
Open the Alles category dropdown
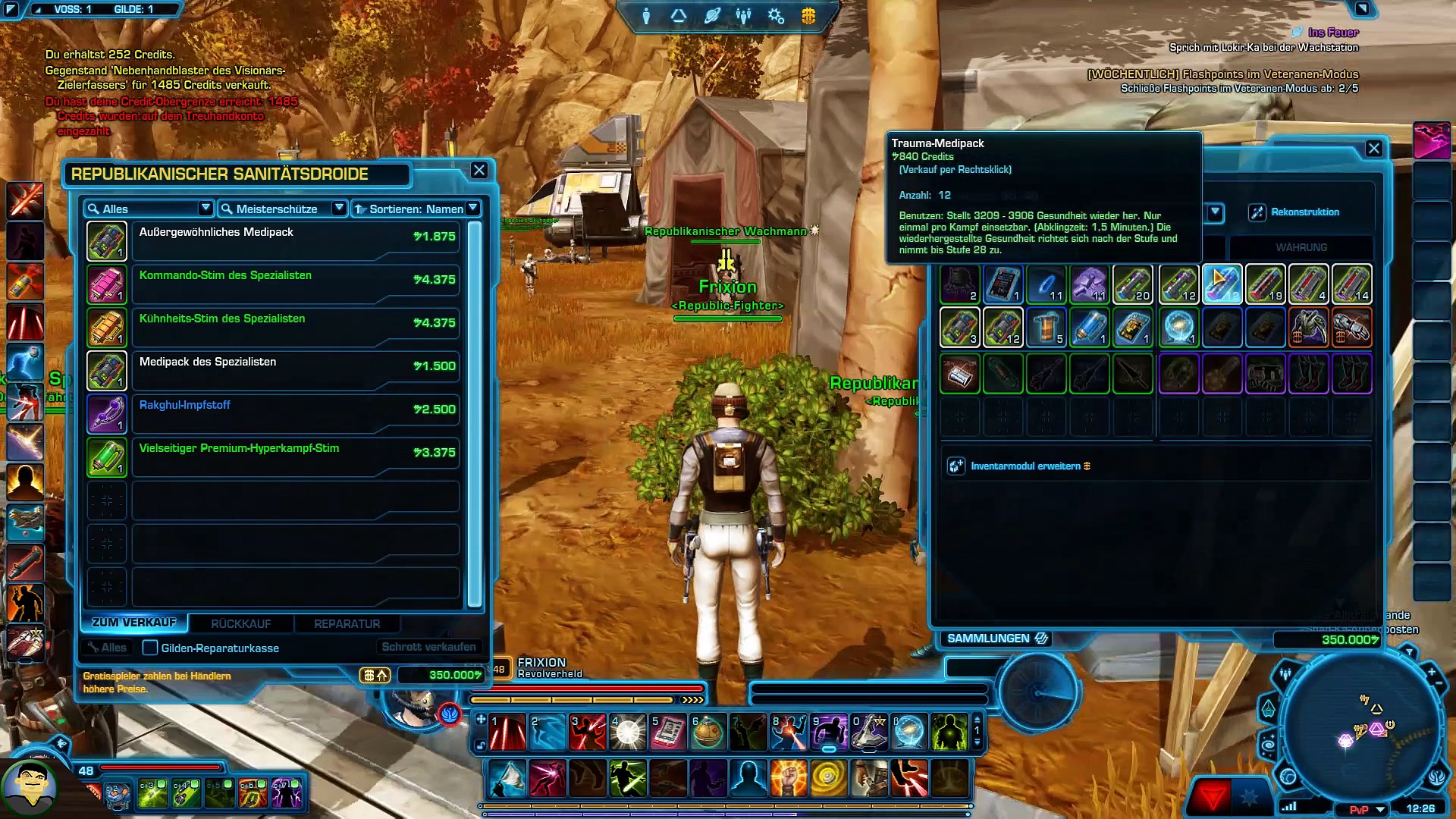tap(149, 209)
